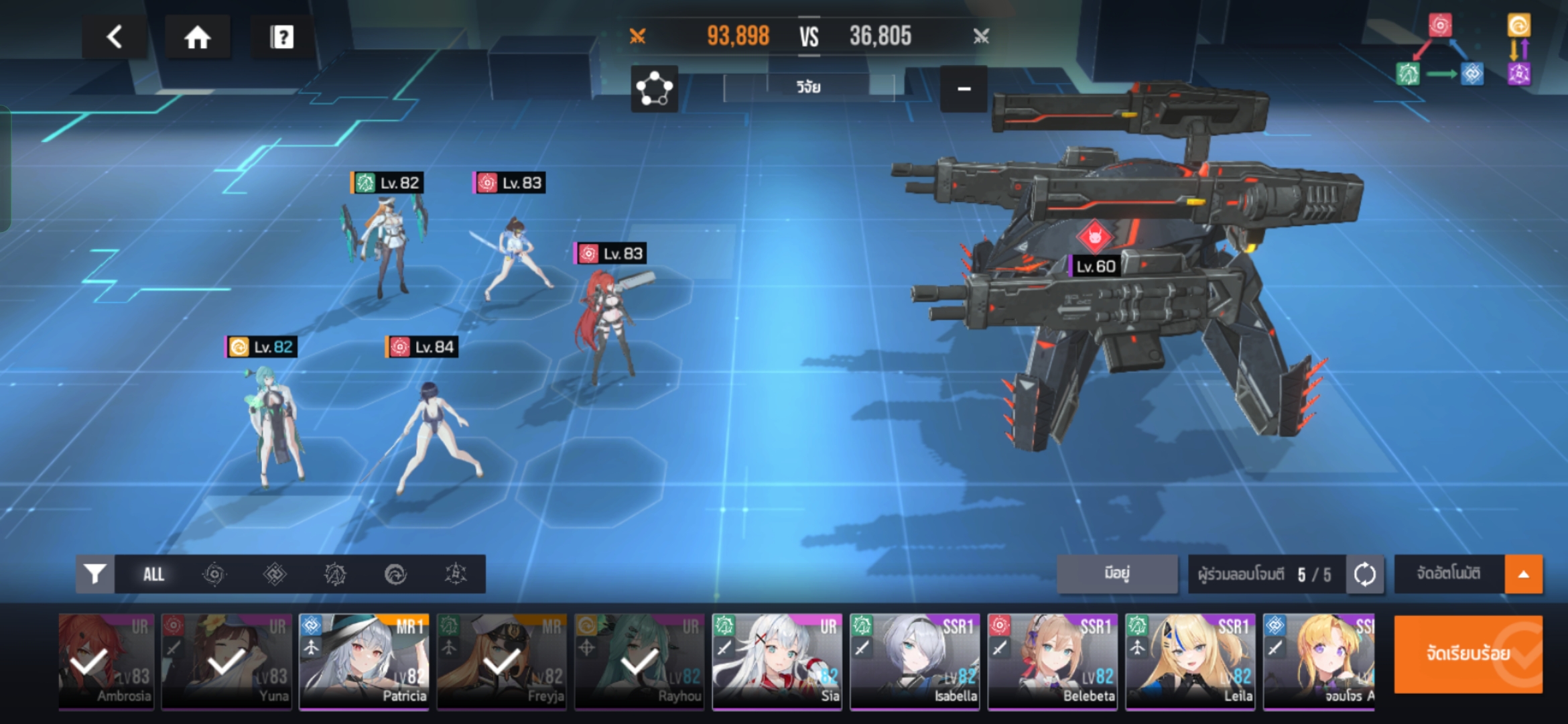Pick the Isabella card
The image size is (1568, 724).
pyautogui.click(x=915, y=660)
